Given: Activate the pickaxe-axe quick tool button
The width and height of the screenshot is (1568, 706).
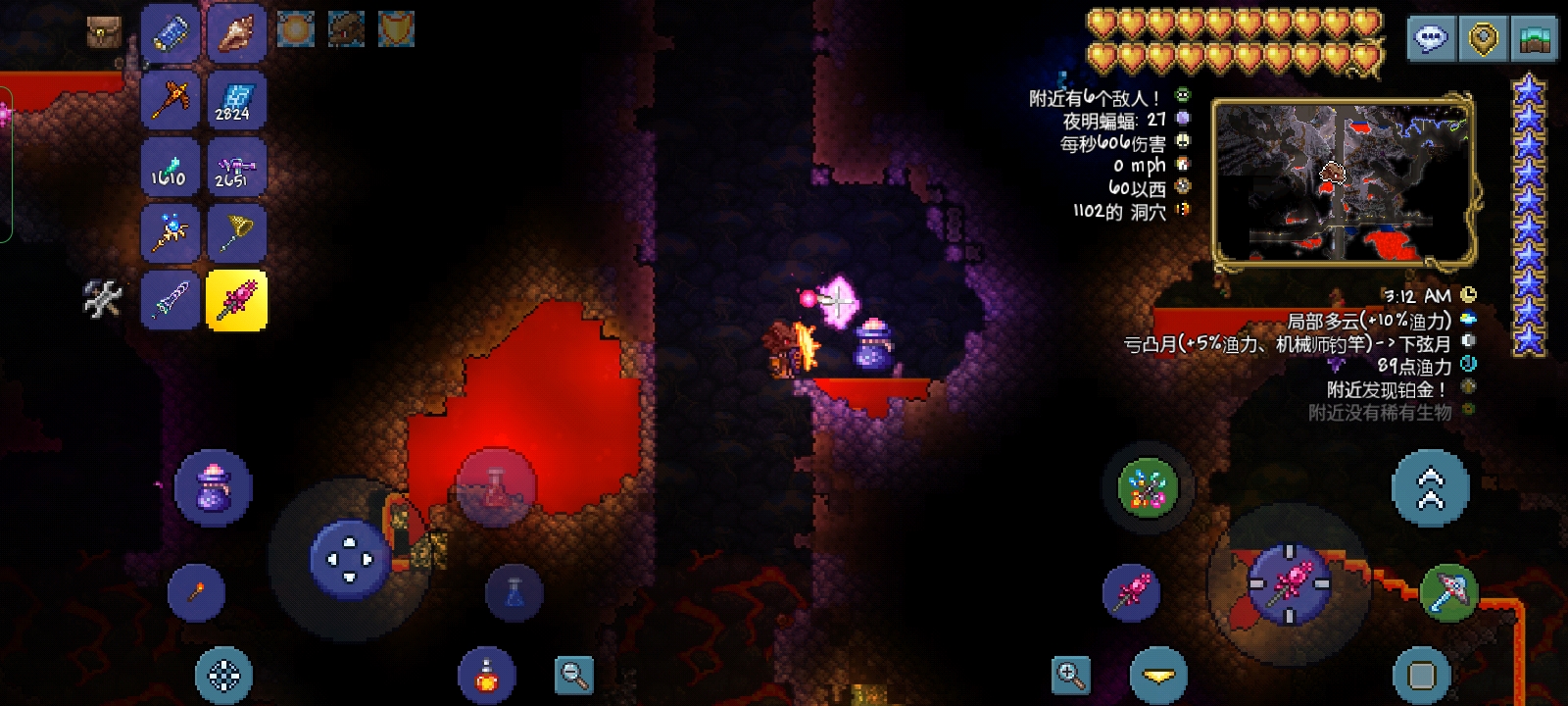Looking at the screenshot, I should [1448, 592].
